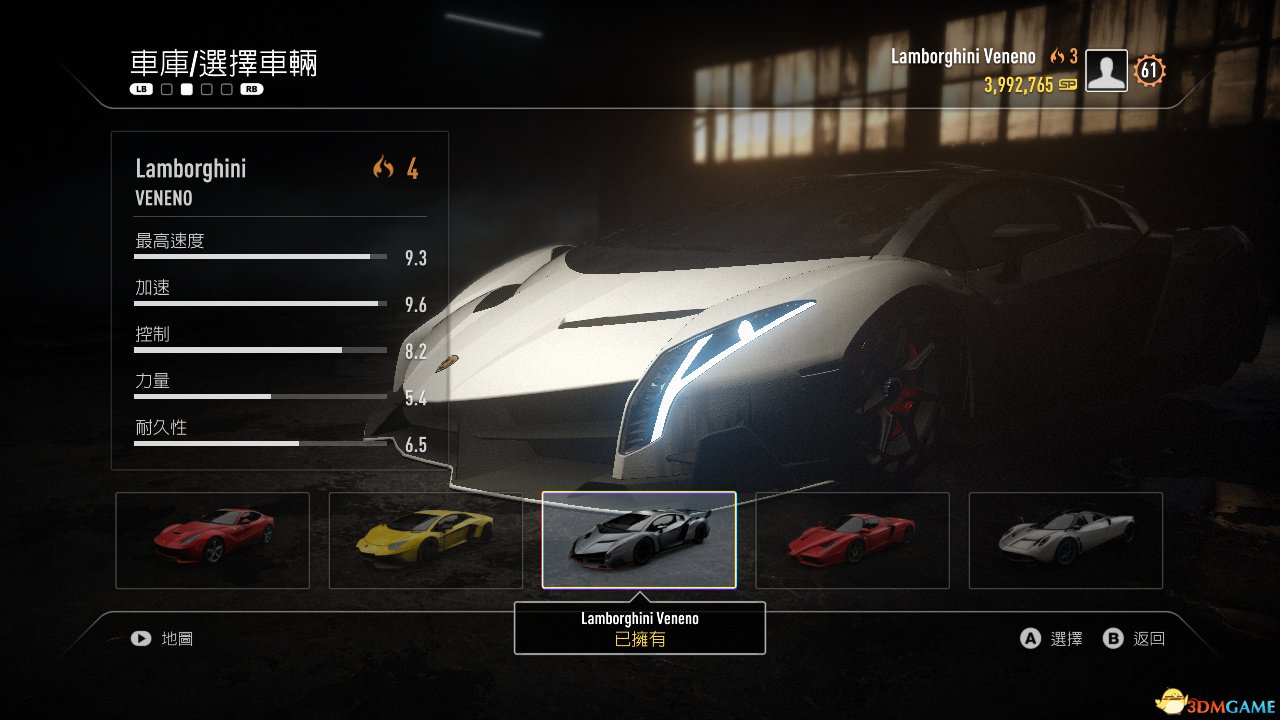Image resolution: width=1280 pixels, height=720 pixels.
Task: Choose the silver Pagani Huayra thumbnail
Action: [1066, 540]
